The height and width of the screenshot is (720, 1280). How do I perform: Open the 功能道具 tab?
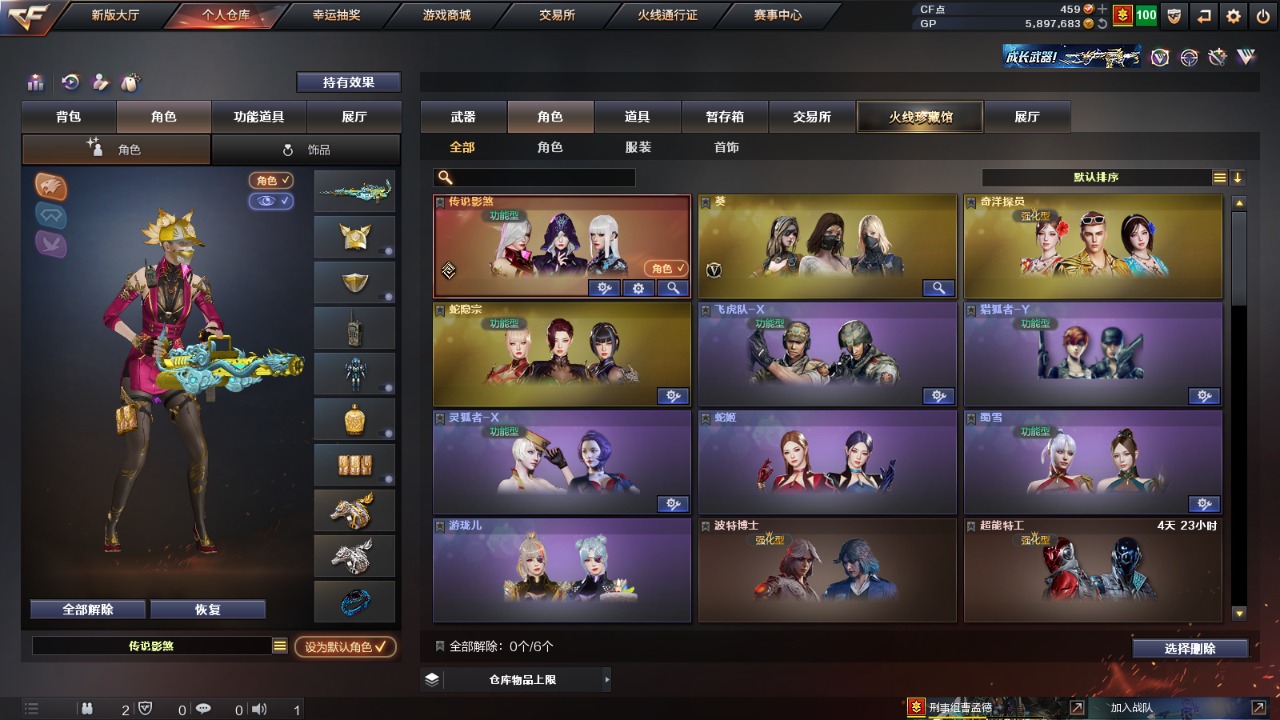[x=259, y=117]
